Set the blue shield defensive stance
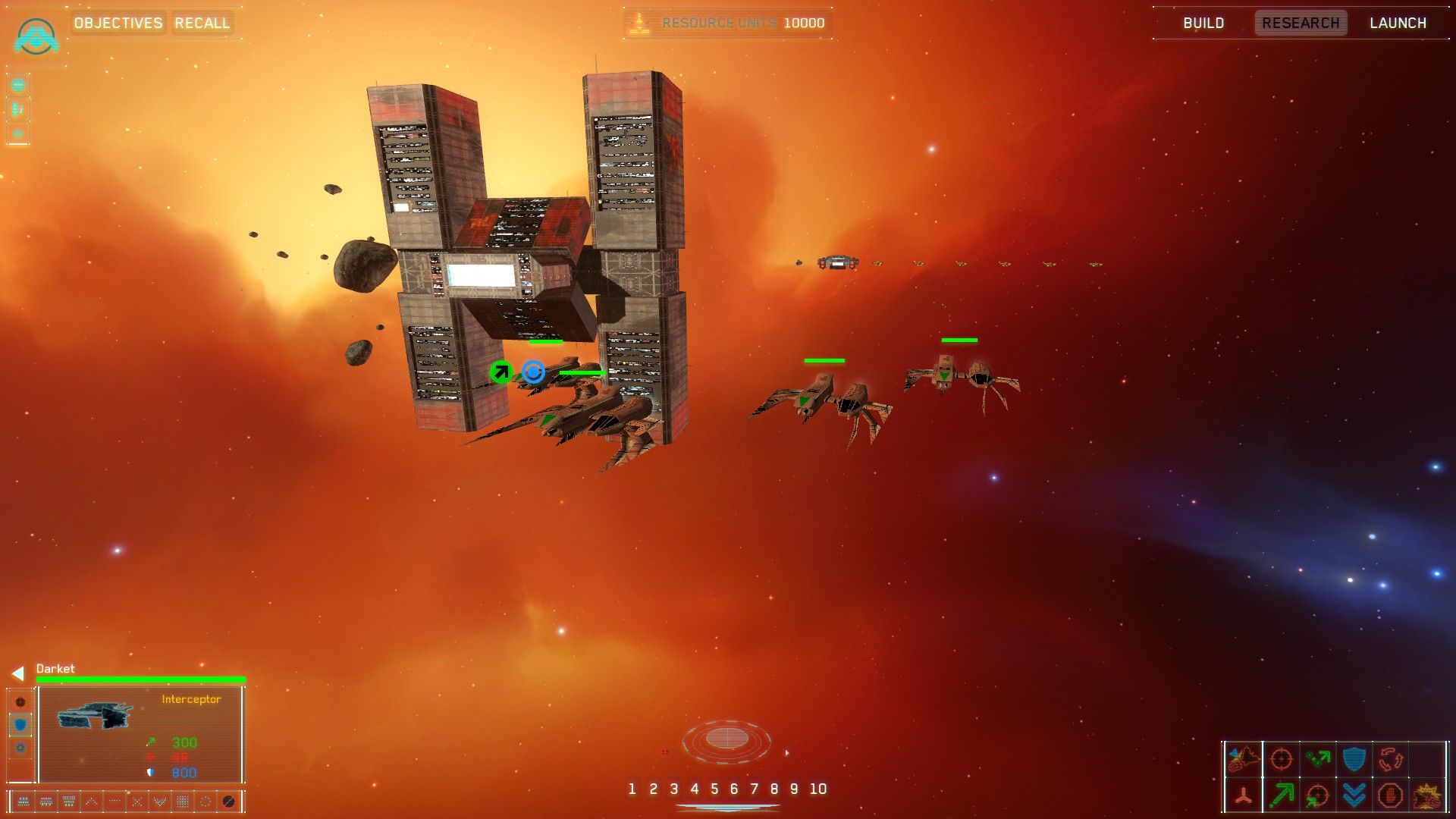Viewport: 1456px width, 819px height. (20, 725)
